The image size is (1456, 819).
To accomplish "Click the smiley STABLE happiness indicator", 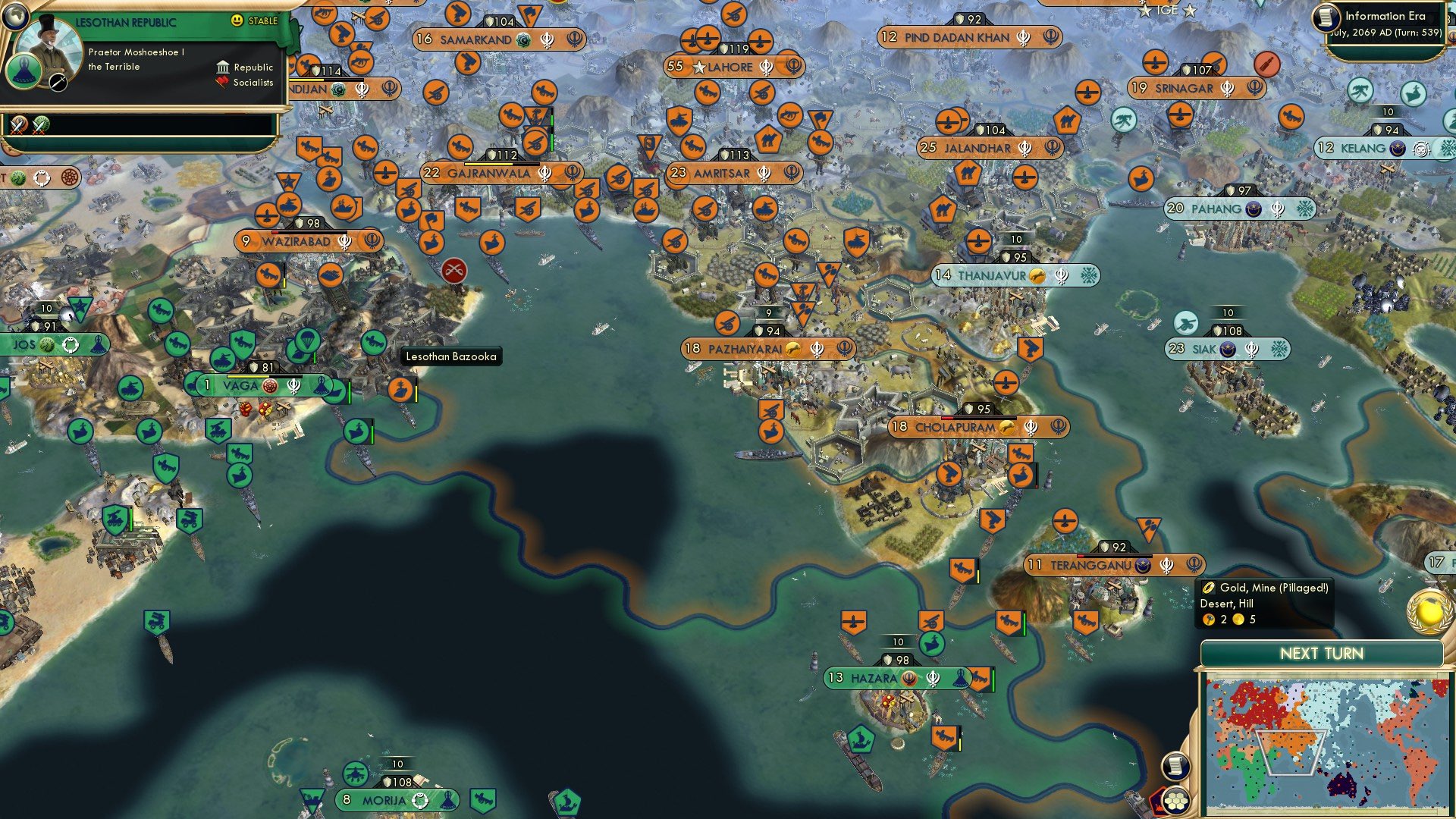I will [x=237, y=20].
